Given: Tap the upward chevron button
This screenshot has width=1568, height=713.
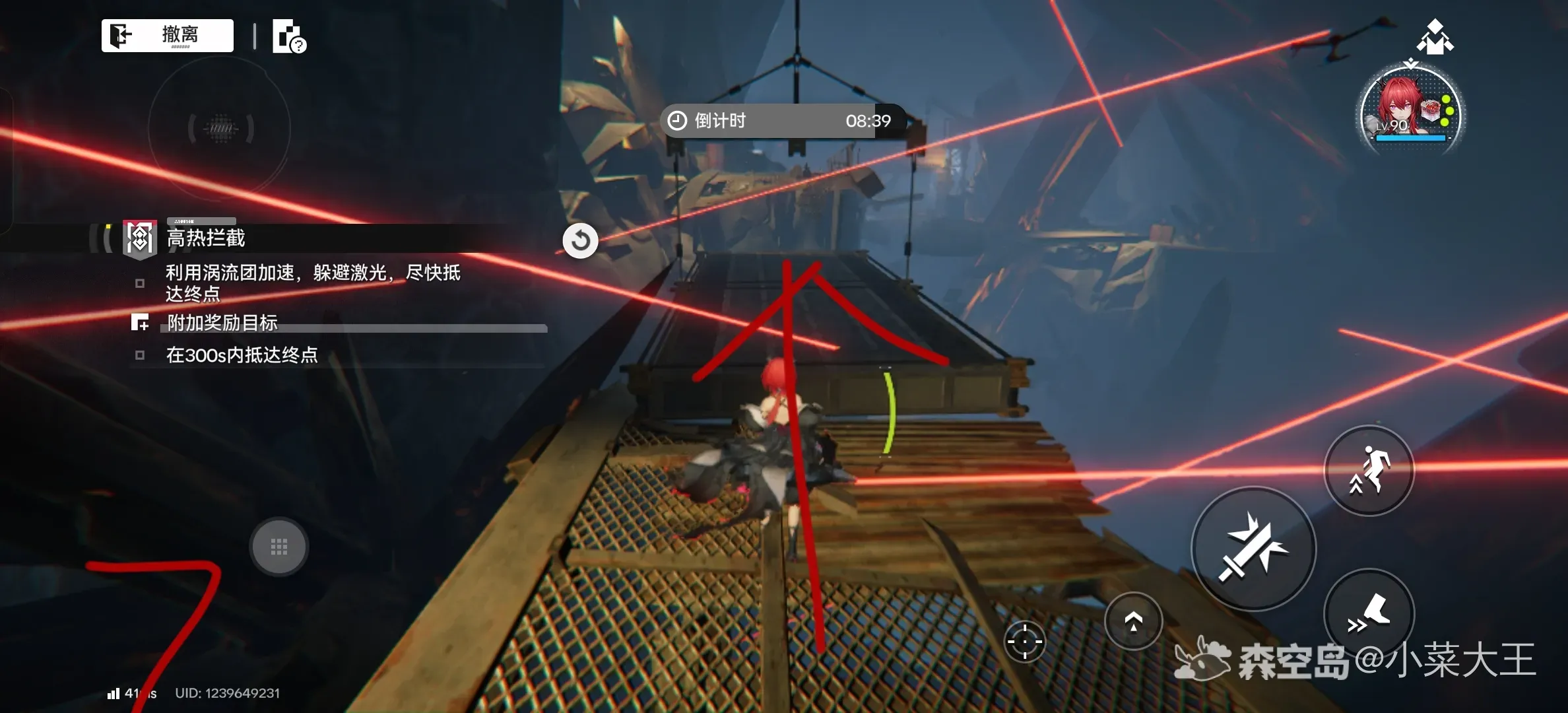Looking at the screenshot, I should coord(1133,621).
